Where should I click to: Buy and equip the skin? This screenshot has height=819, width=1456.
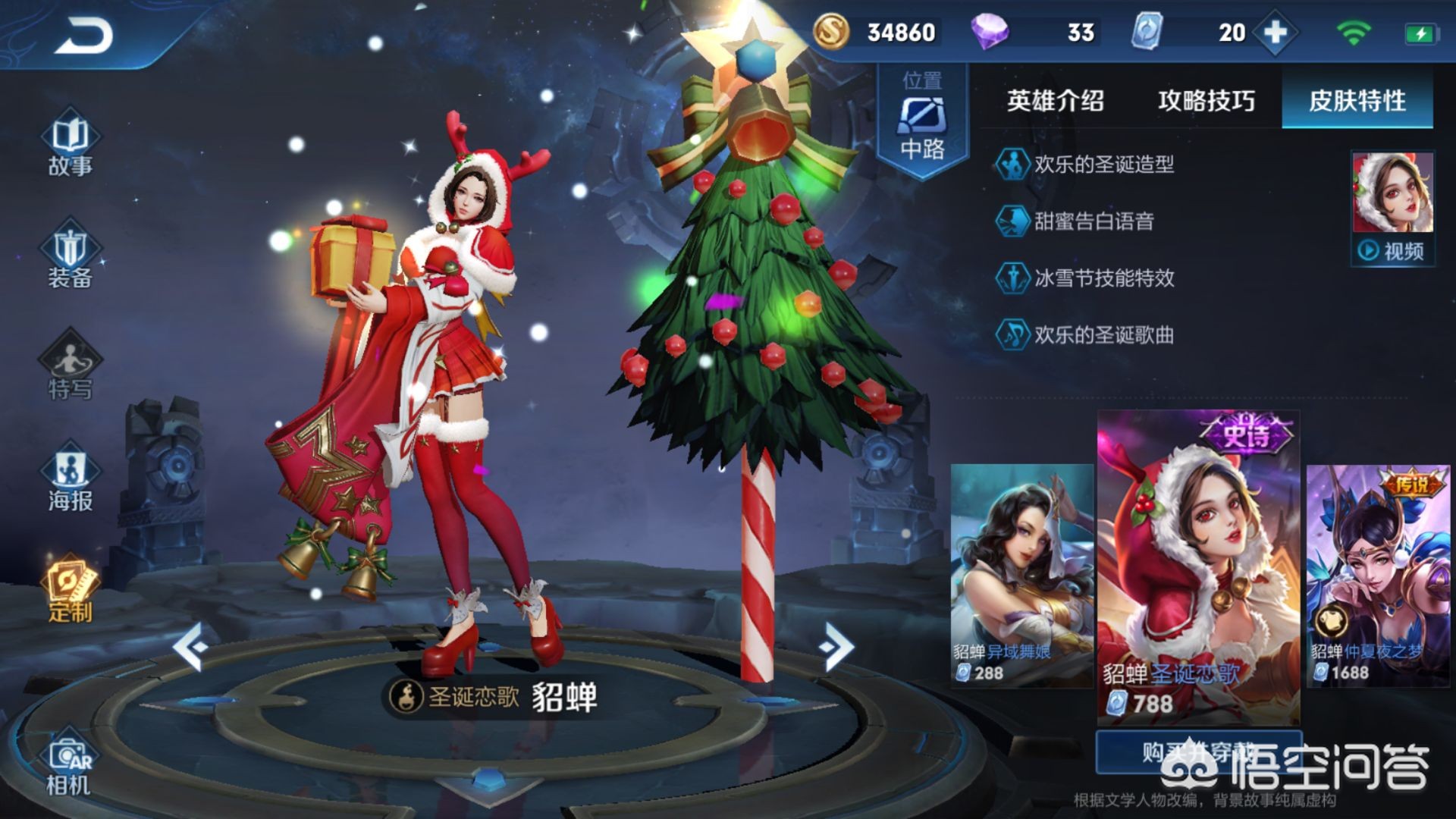[x=1198, y=752]
